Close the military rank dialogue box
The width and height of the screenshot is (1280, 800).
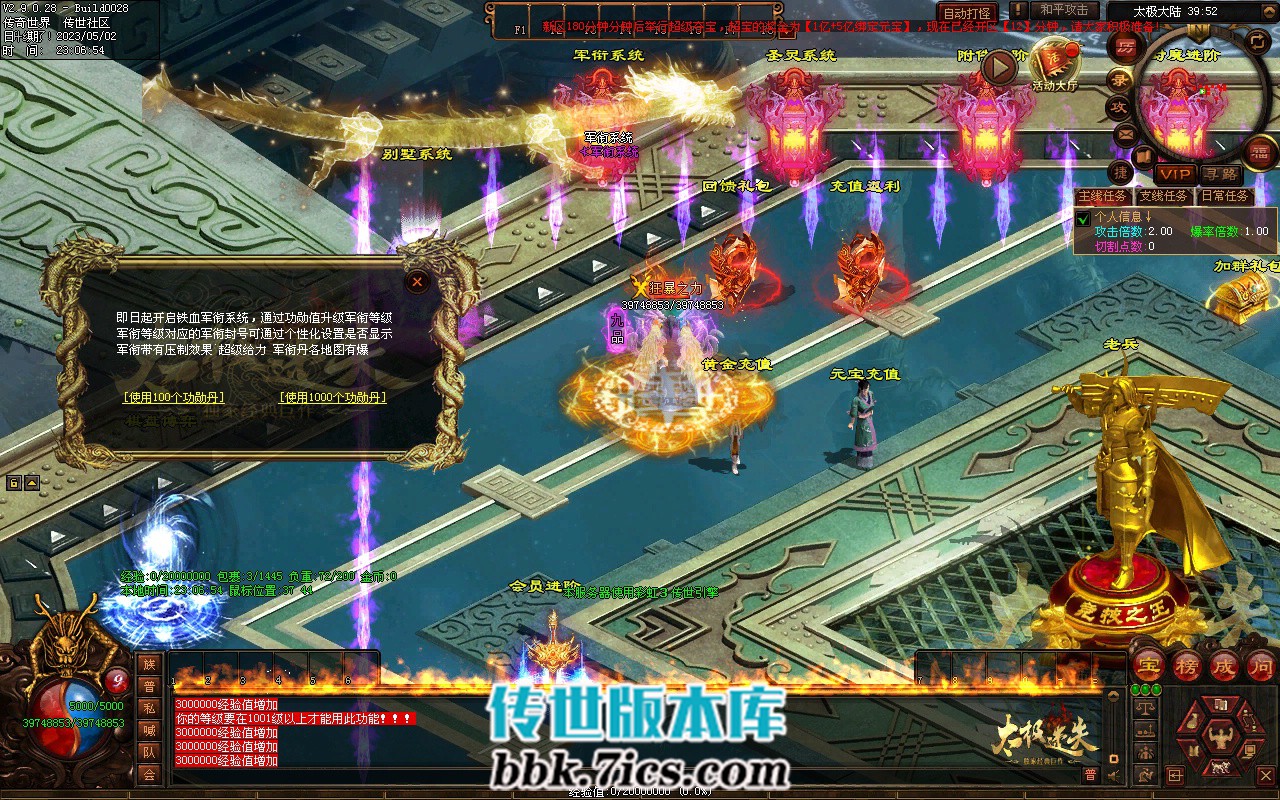click(x=417, y=282)
